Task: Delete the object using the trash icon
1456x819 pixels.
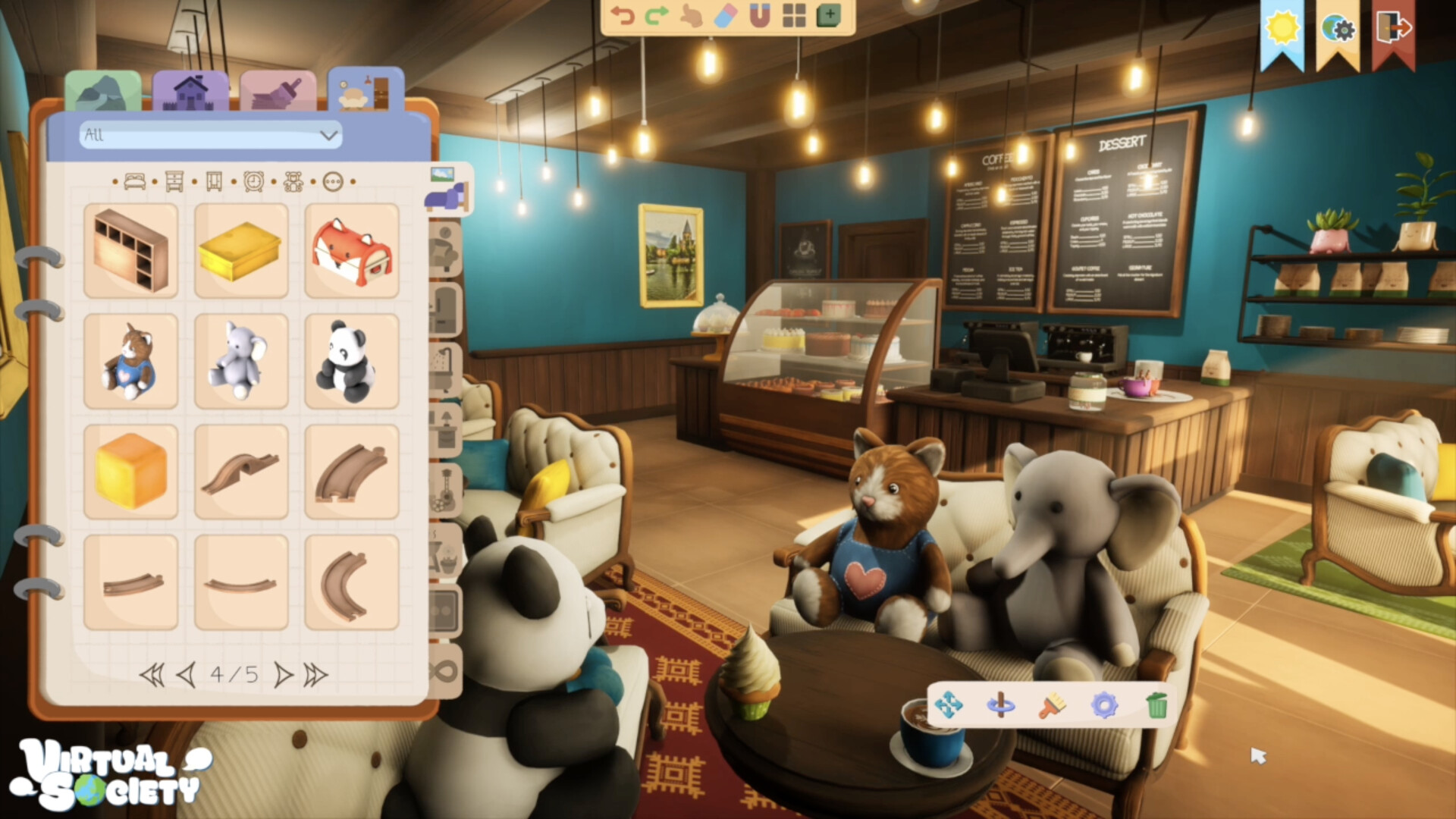Action: tap(1158, 705)
